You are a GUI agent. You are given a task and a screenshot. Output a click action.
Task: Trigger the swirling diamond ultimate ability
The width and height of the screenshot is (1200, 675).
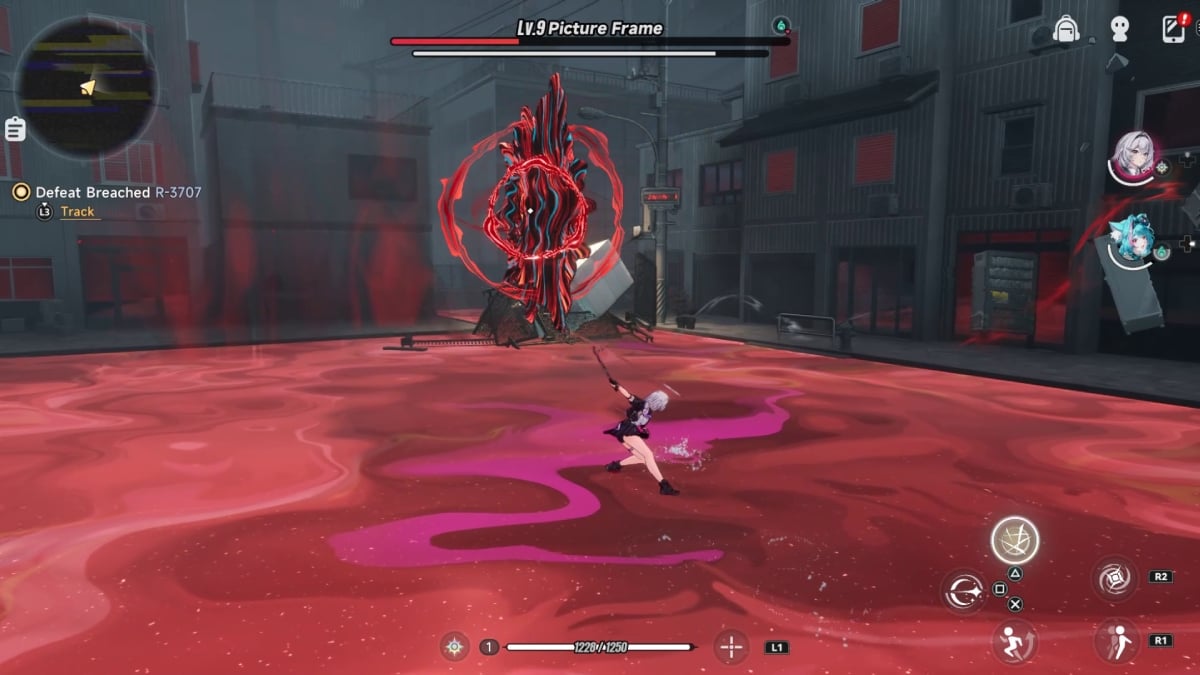[1115, 579]
